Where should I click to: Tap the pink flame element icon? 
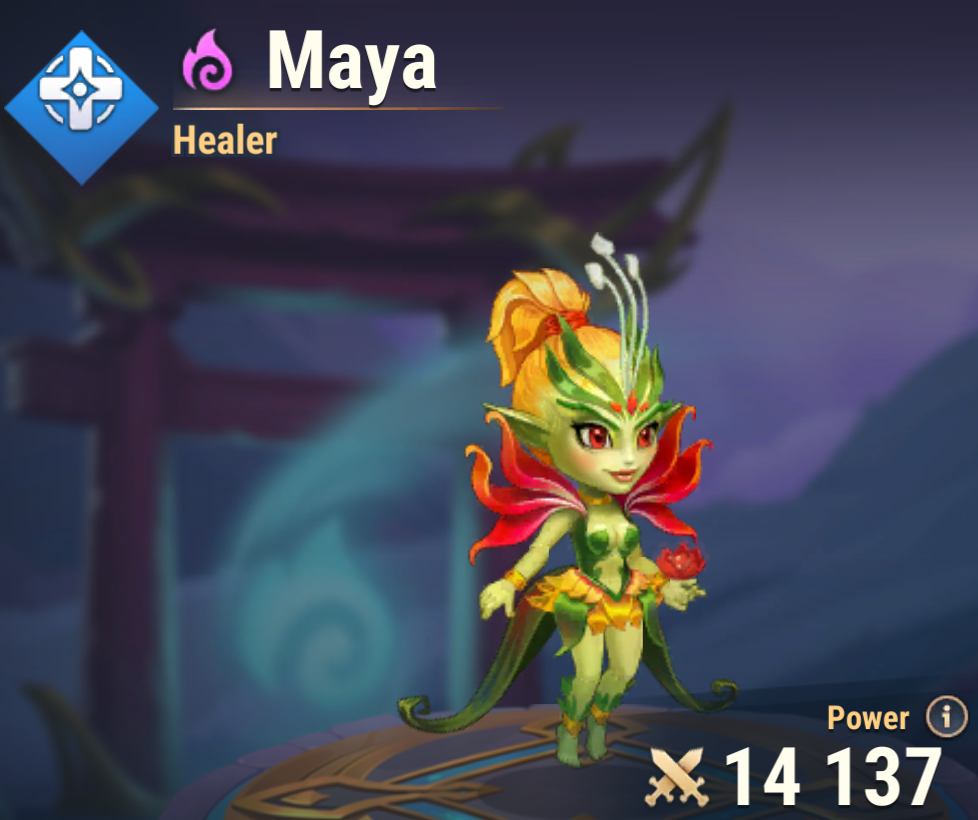click(208, 61)
